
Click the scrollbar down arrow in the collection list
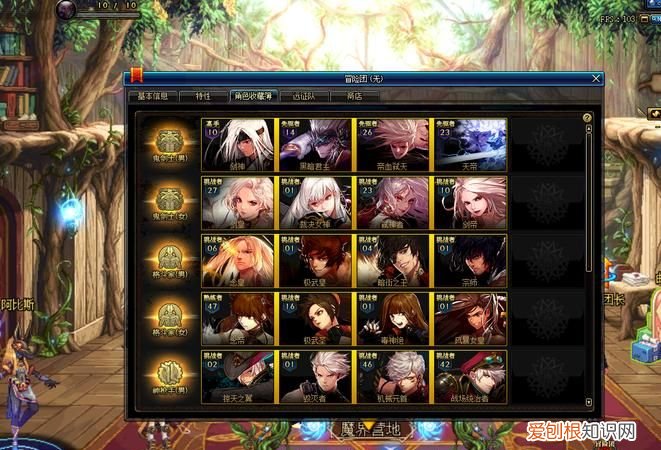(x=588, y=401)
